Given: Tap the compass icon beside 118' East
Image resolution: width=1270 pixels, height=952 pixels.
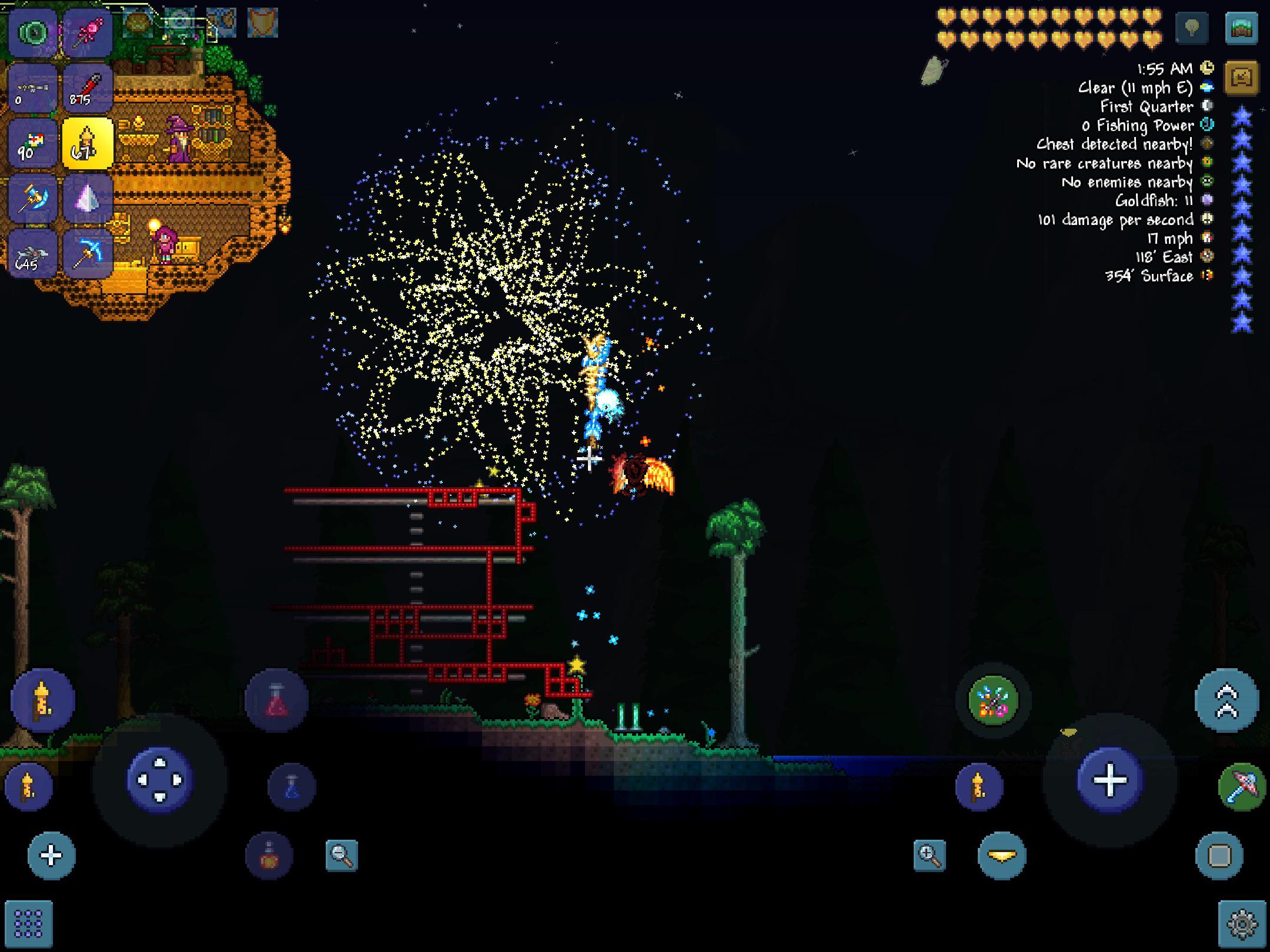Looking at the screenshot, I should [1206, 257].
